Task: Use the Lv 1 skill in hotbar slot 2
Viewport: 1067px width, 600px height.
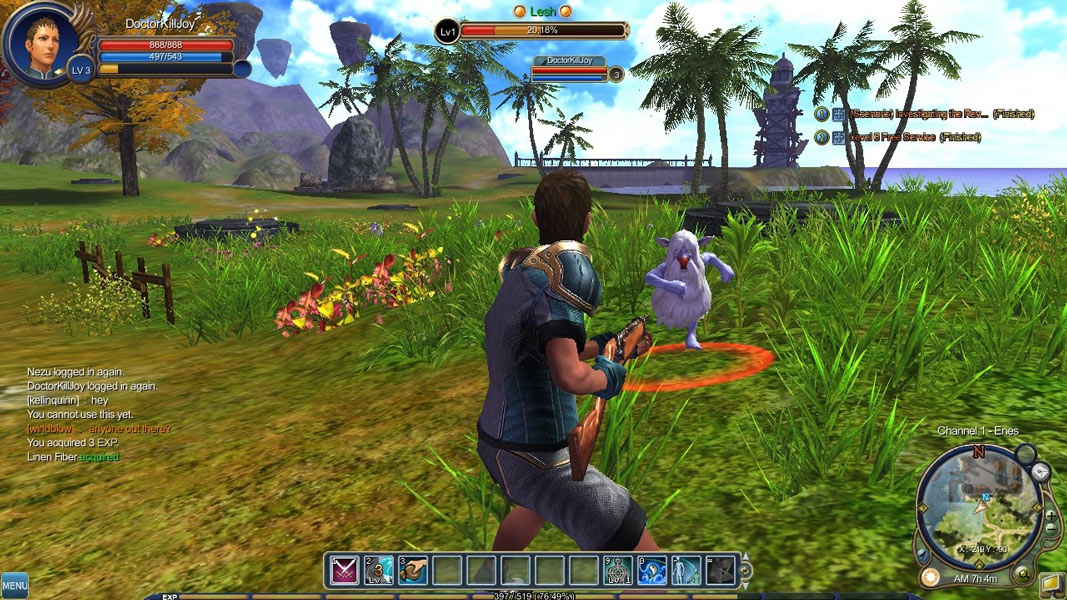Action: click(379, 570)
